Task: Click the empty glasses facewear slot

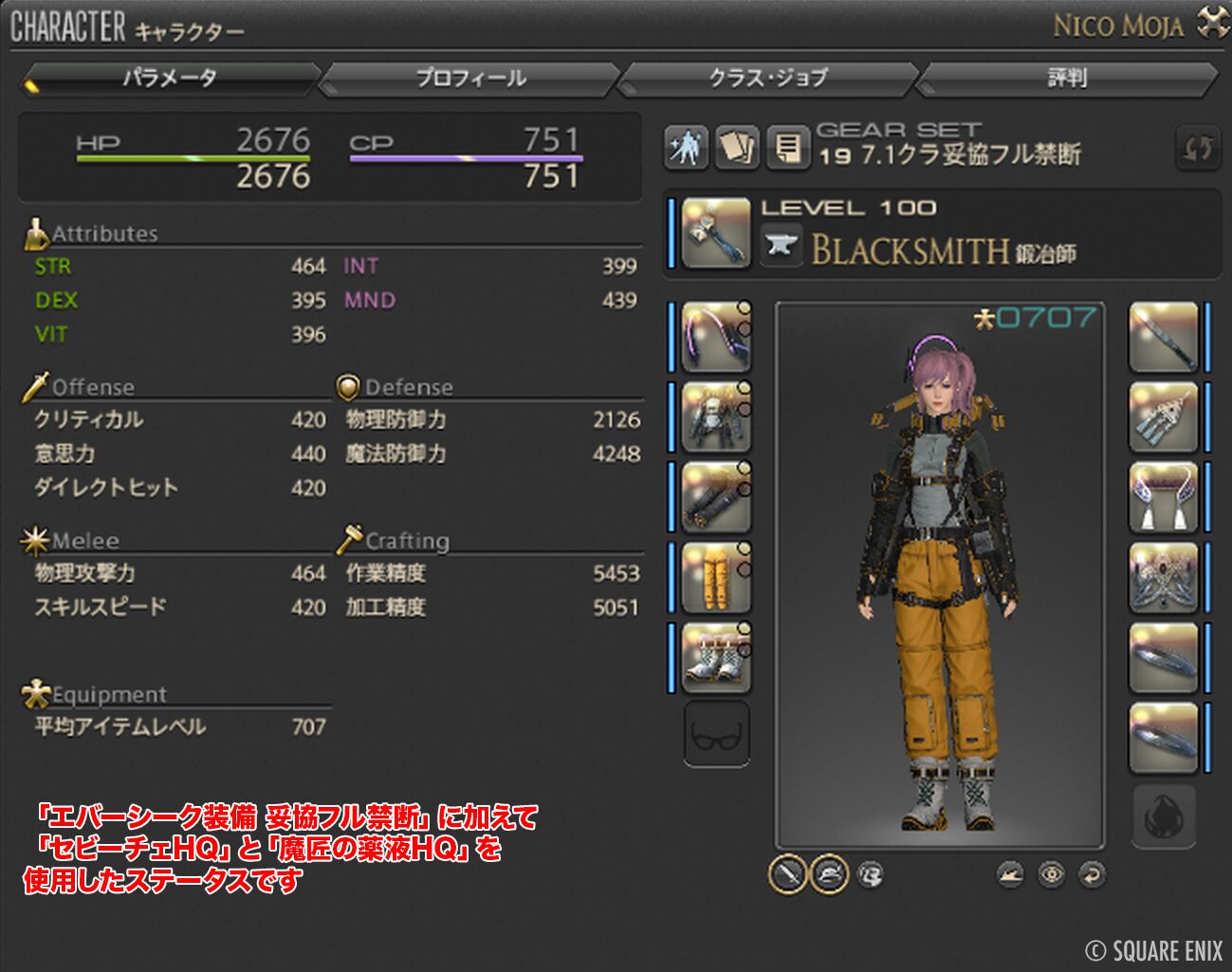Action: coord(716,734)
